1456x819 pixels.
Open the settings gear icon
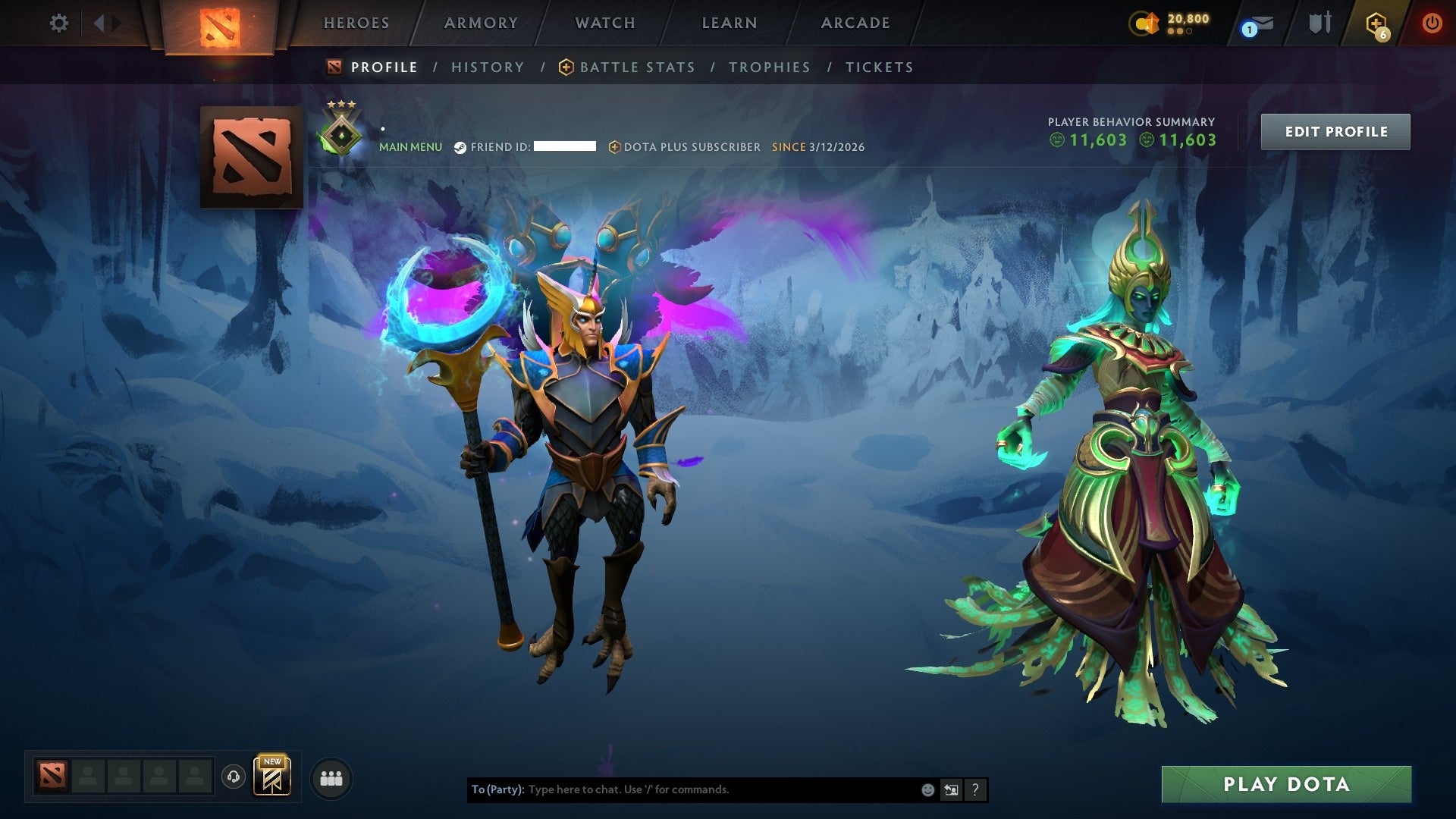(58, 23)
